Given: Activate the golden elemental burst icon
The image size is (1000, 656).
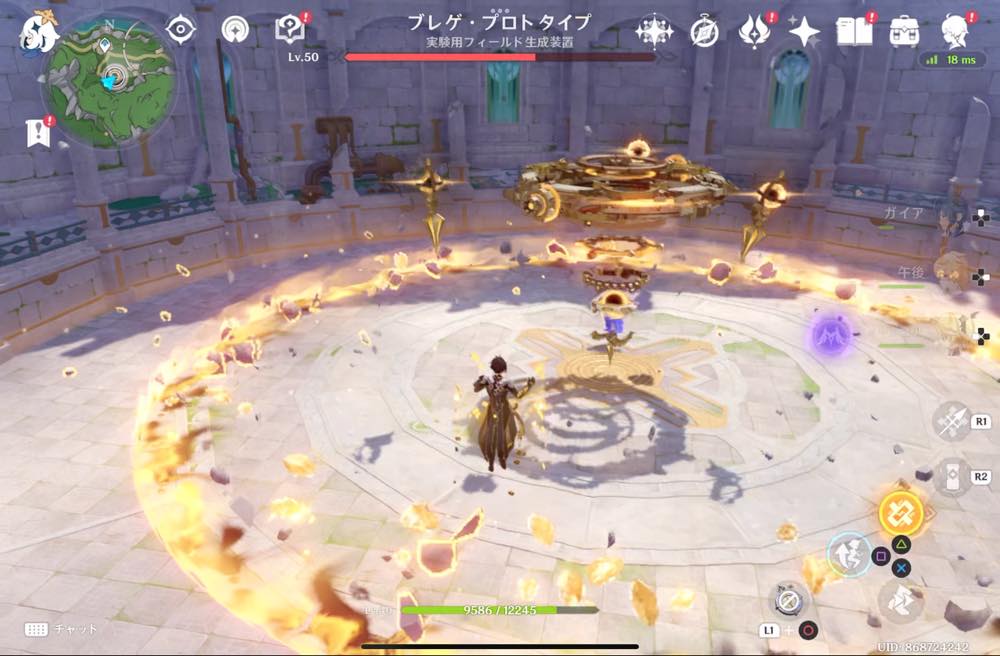Looking at the screenshot, I should tap(900, 512).
